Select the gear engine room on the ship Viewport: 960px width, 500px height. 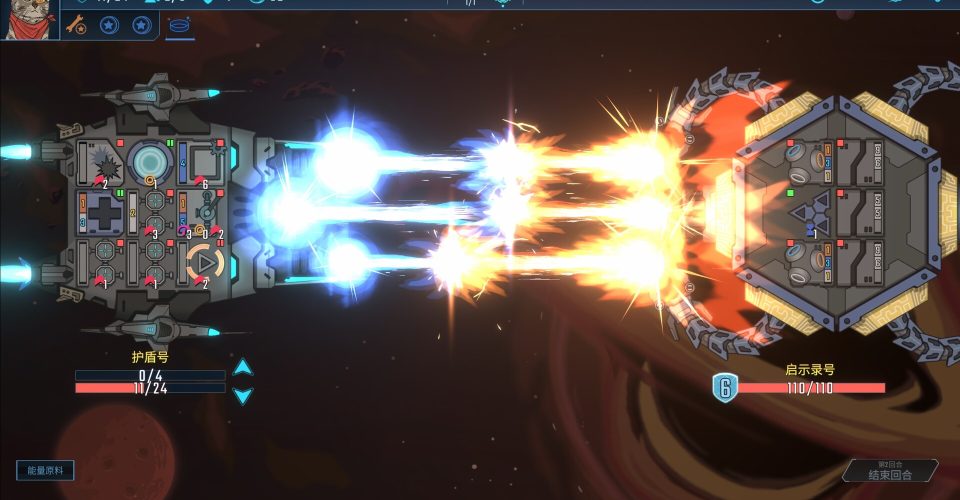point(207,209)
